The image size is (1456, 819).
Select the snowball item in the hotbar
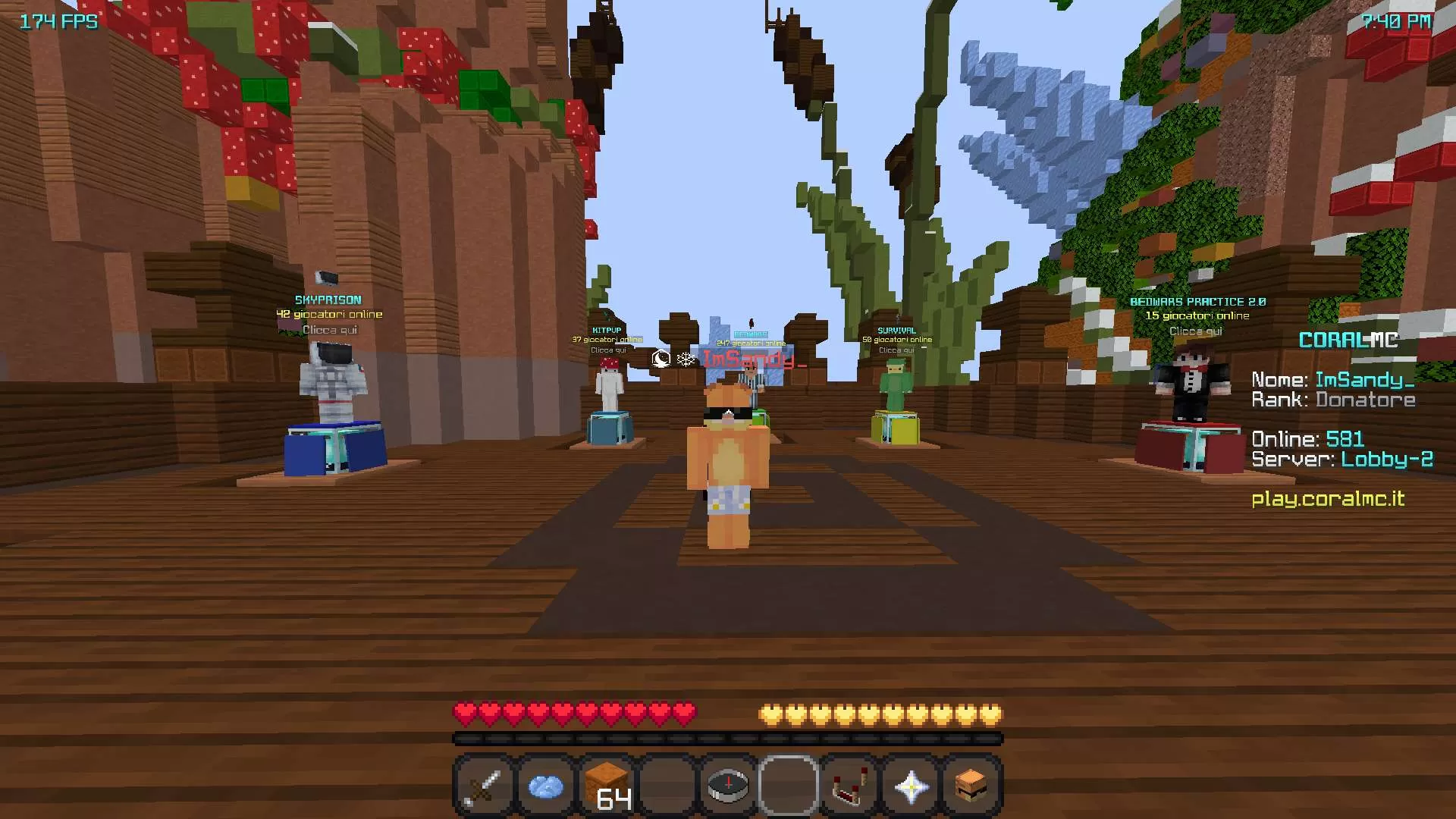(545, 785)
